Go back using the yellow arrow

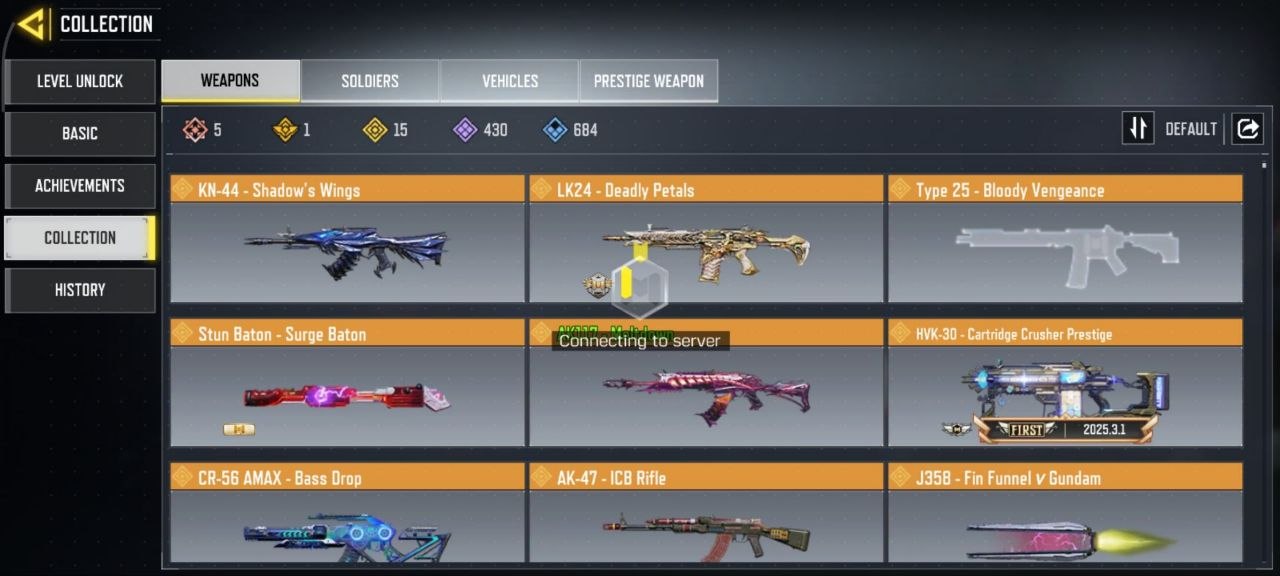(x=32, y=24)
